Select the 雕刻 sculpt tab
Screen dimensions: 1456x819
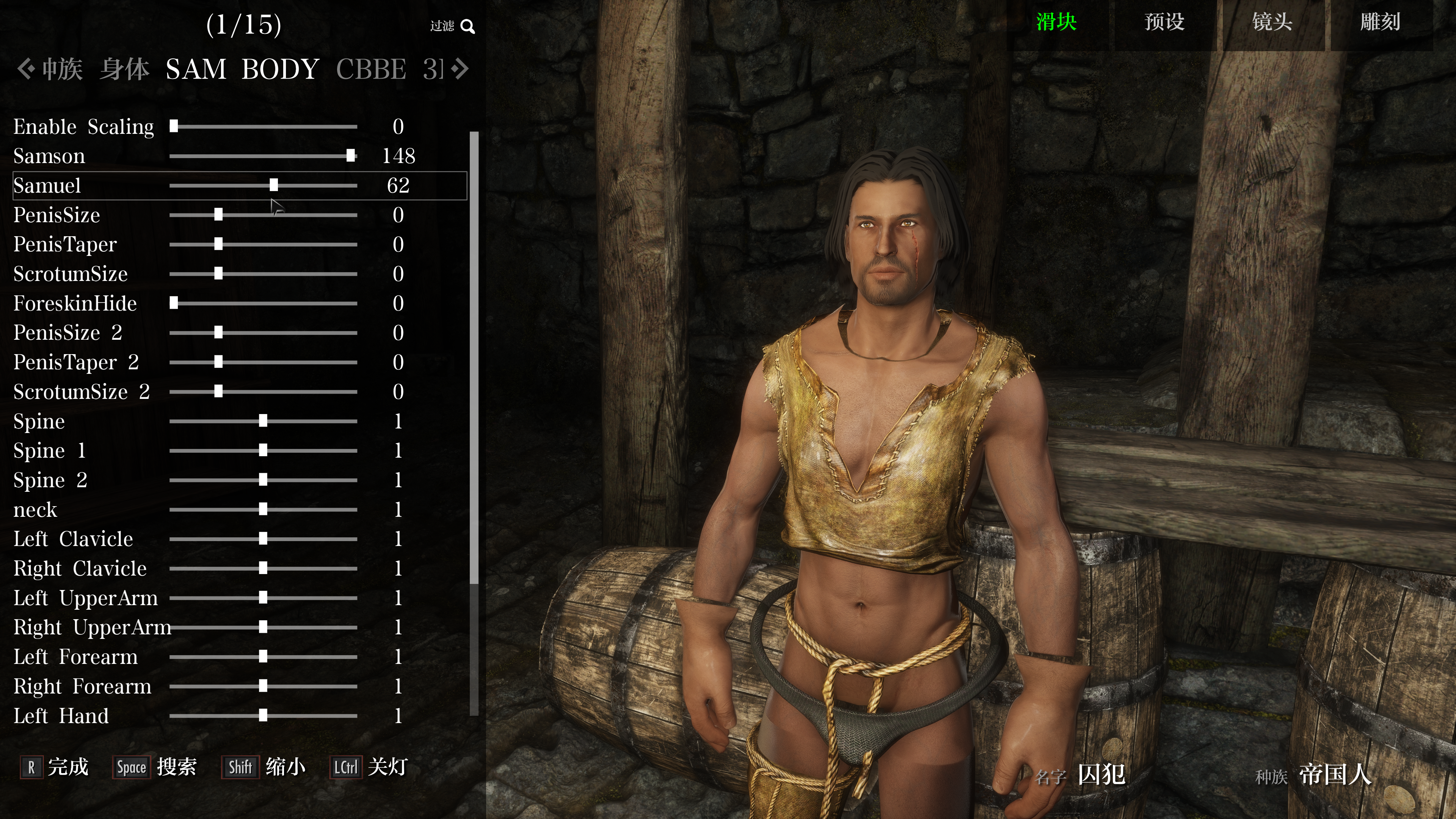coord(1380,23)
